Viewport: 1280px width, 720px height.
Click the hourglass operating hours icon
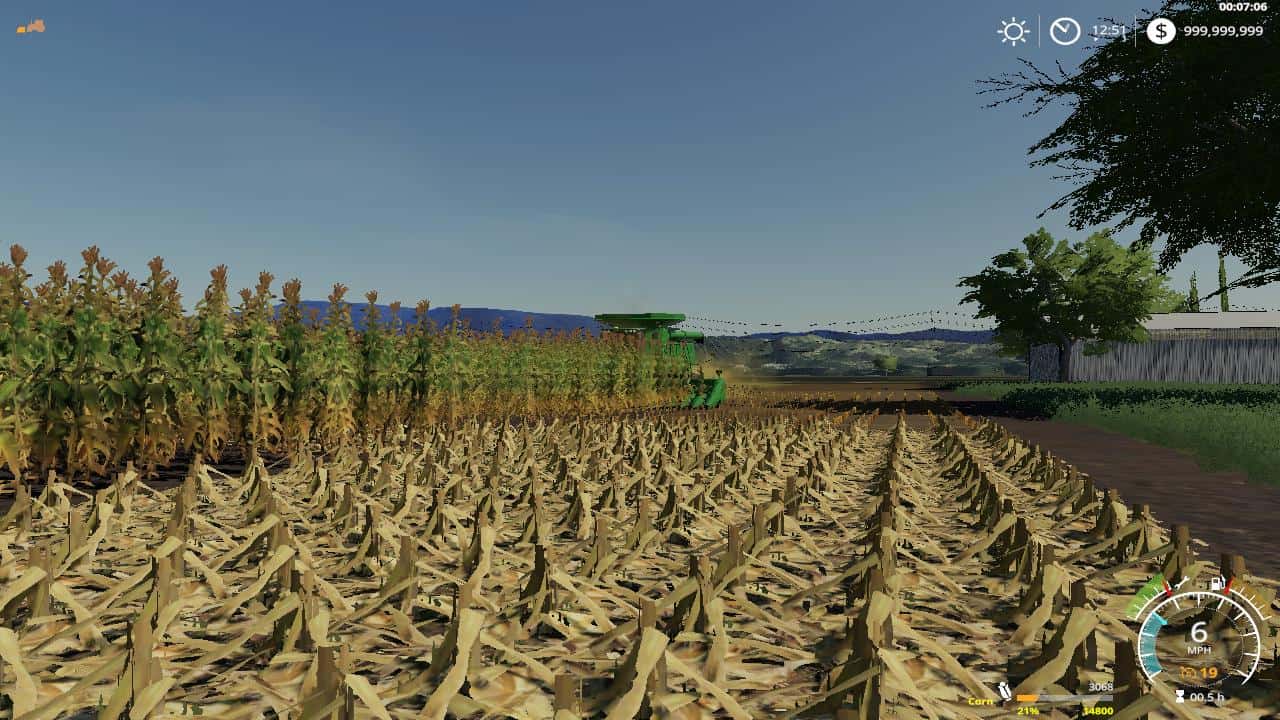pos(1180,695)
